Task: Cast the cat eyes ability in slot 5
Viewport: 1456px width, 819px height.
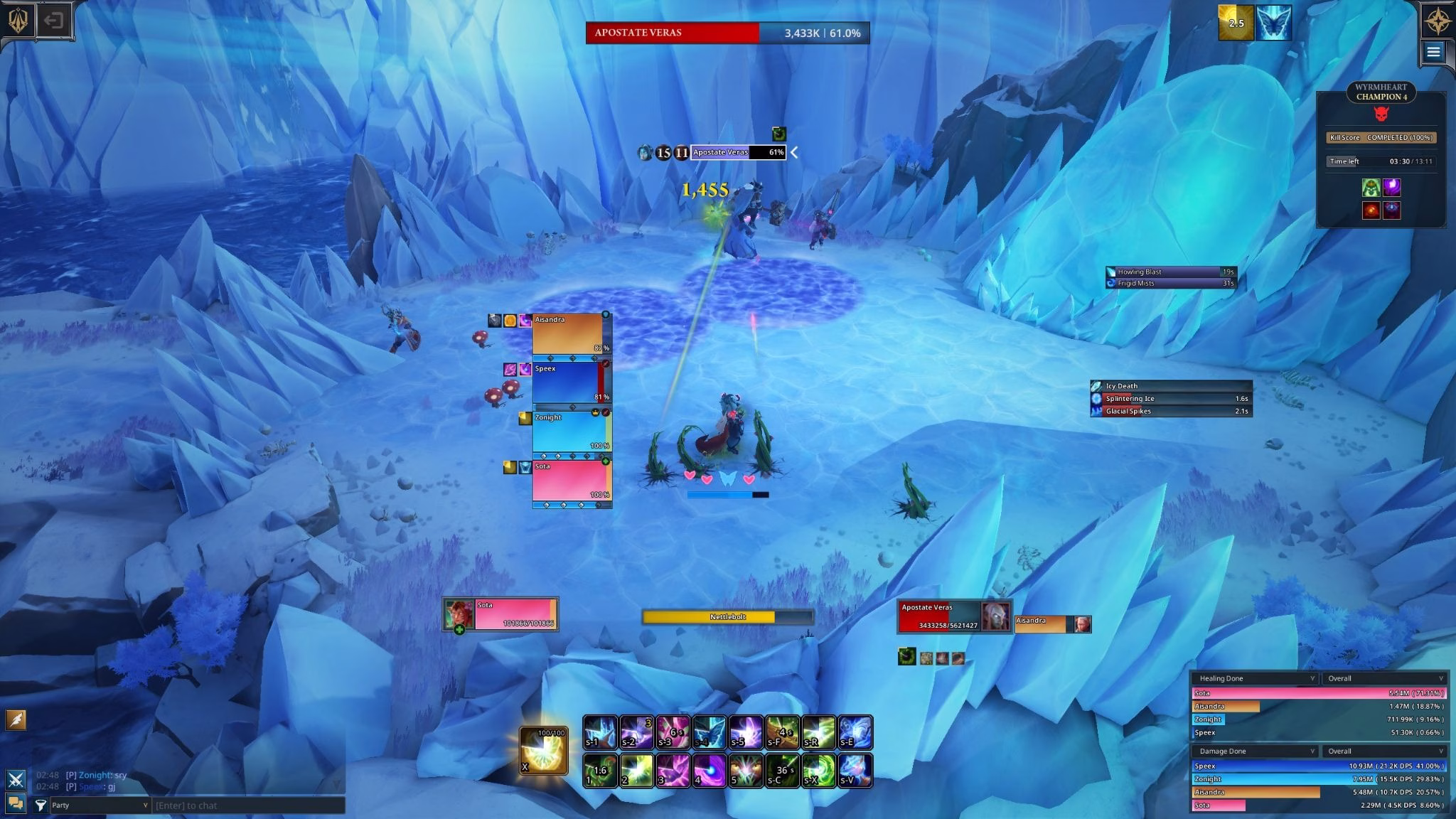Action: pos(746,770)
